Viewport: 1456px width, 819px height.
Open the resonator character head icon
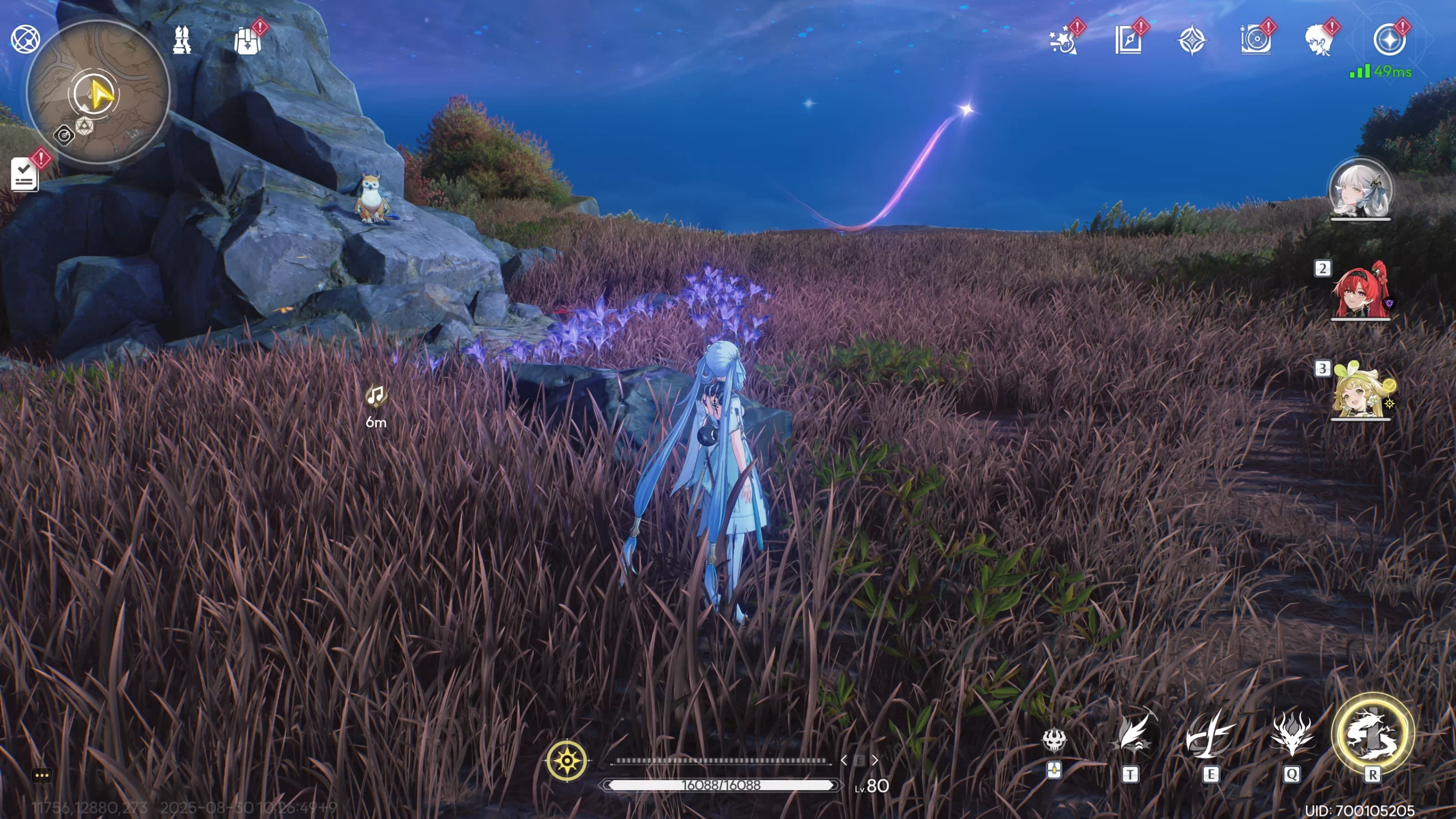[1319, 41]
